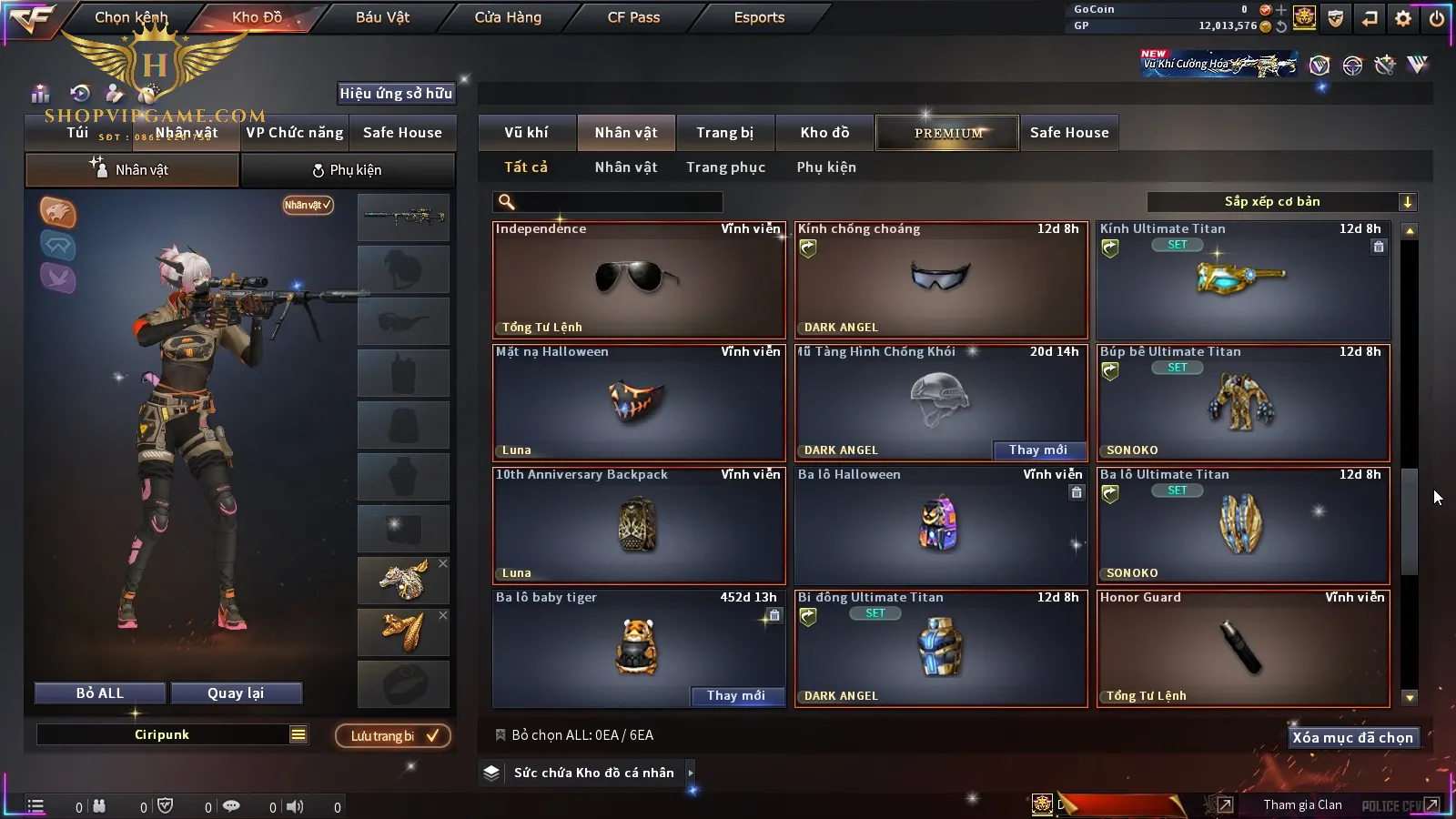Click Xóa mục đã chọn button
This screenshot has width=1456, height=819.
pos(1352,738)
